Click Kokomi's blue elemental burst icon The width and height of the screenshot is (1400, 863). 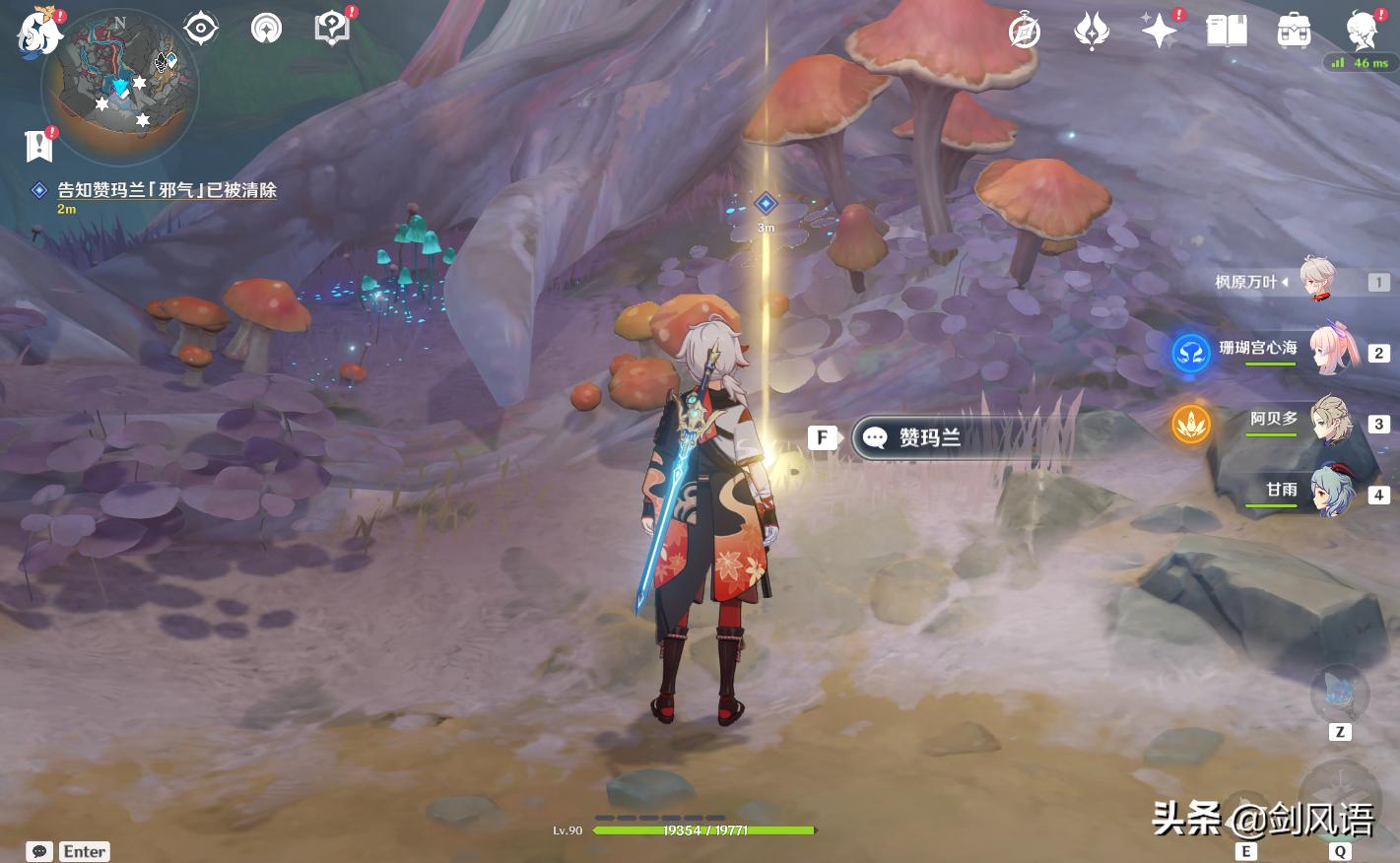coord(1191,354)
